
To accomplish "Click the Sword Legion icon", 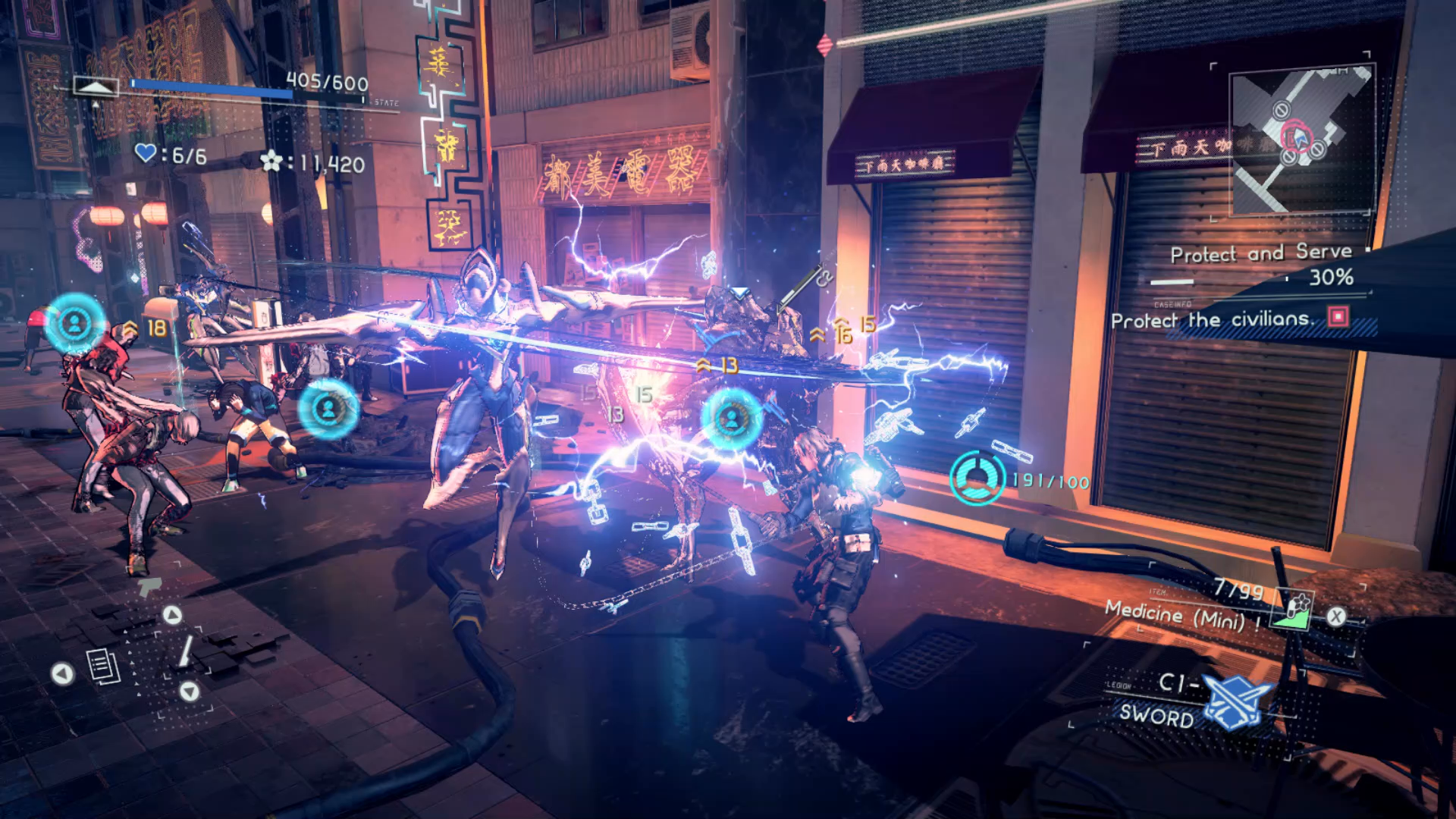I will click(1235, 701).
